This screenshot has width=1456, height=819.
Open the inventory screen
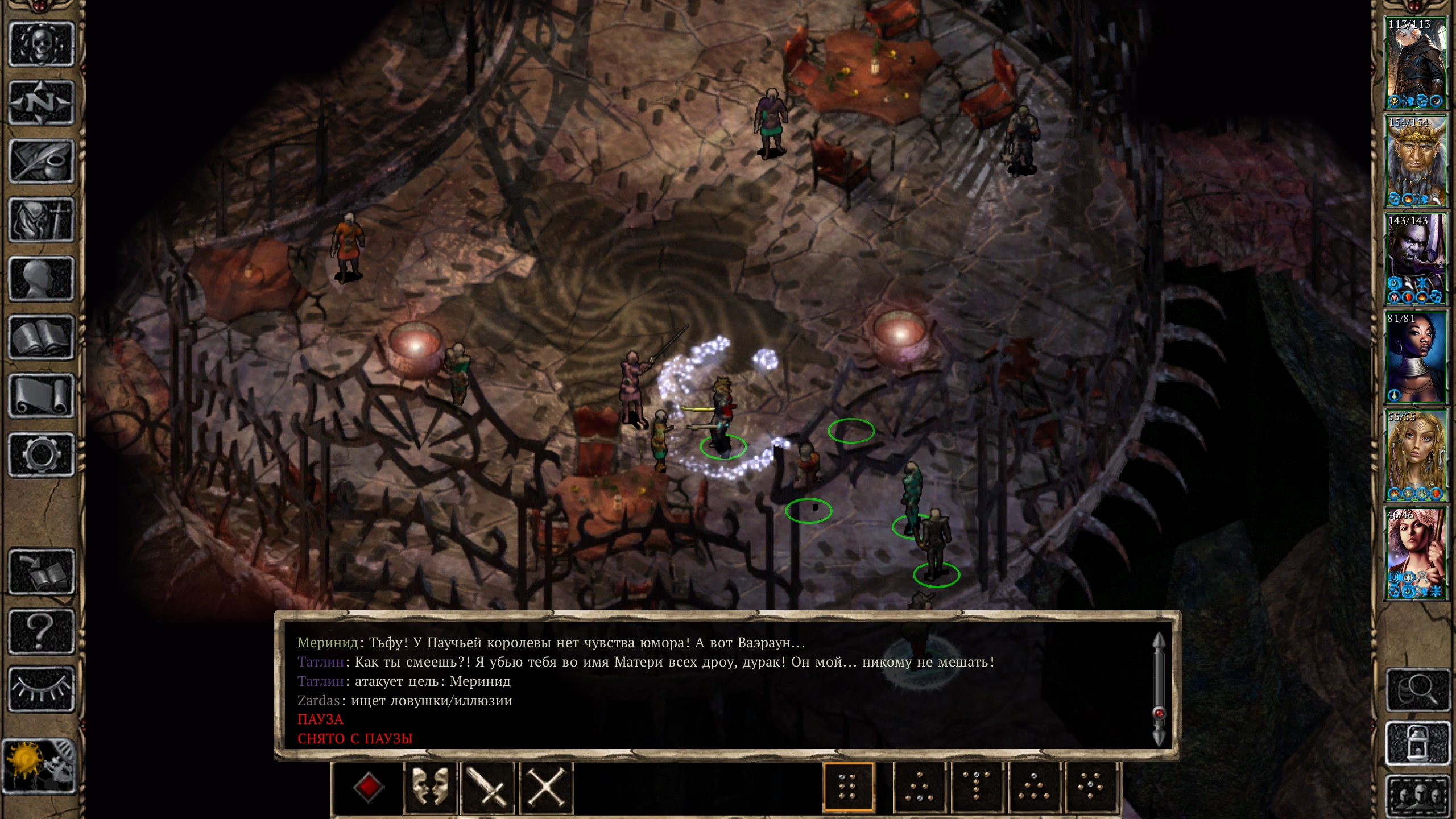click(x=42, y=220)
